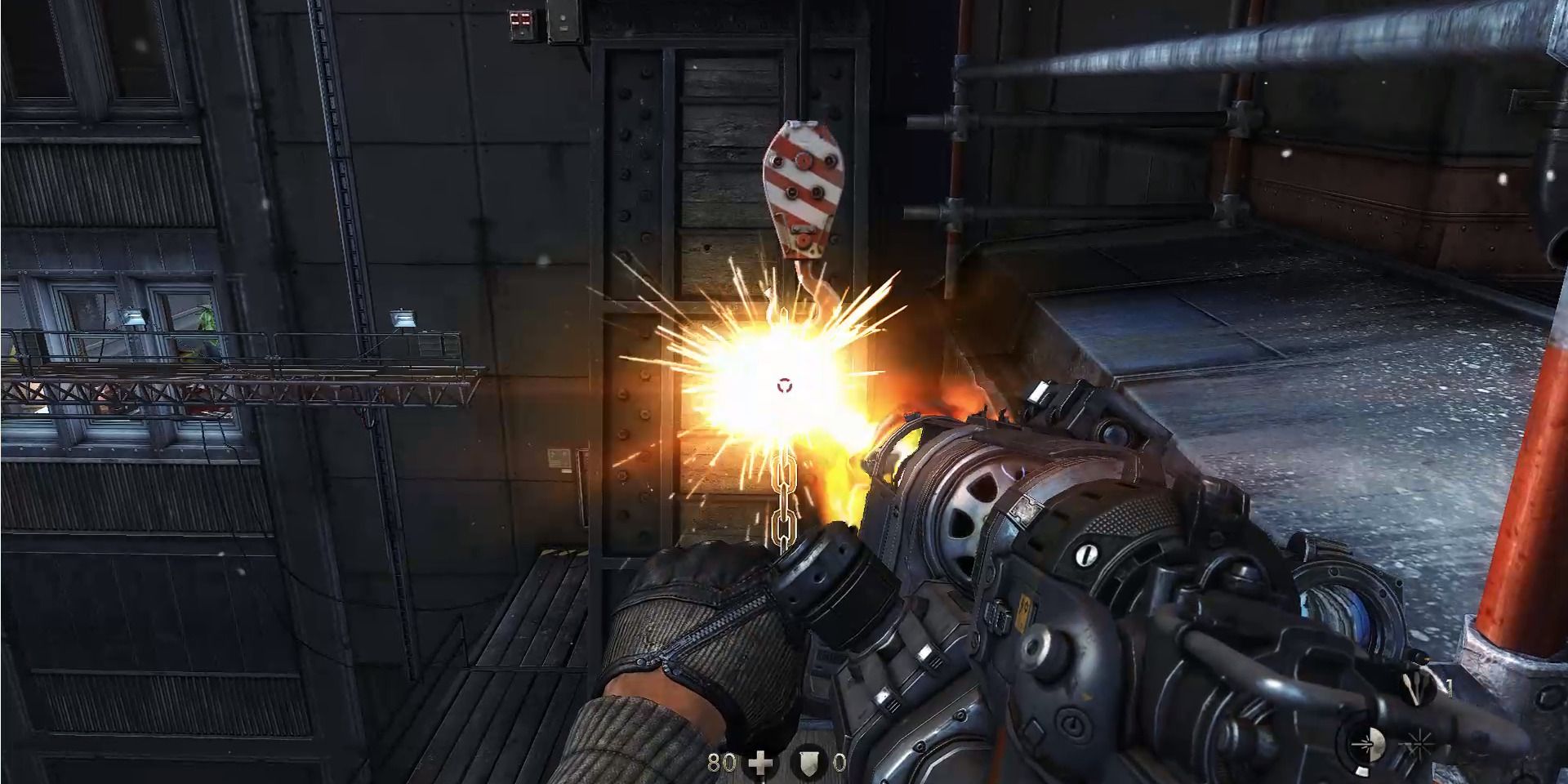Click the throwing star crosshair marker
1568x784 pixels.
pyautogui.click(x=1419, y=743)
